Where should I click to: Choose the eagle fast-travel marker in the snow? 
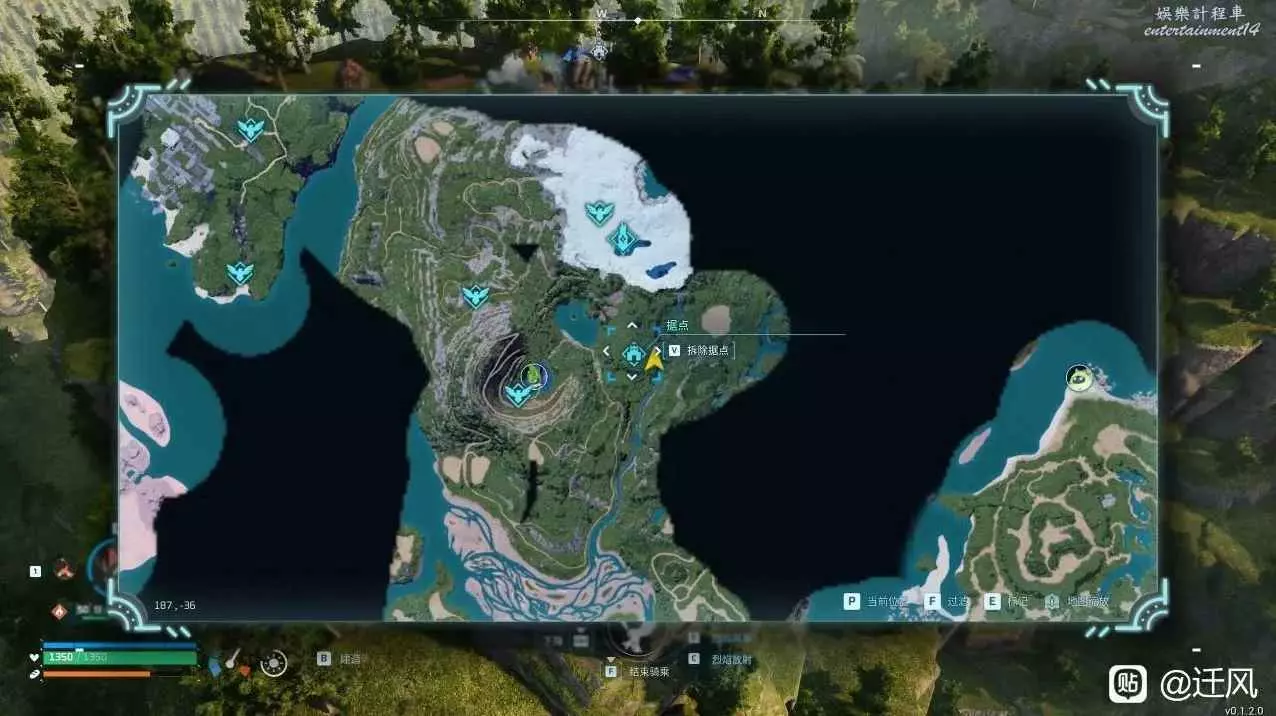[x=598, y=212]
